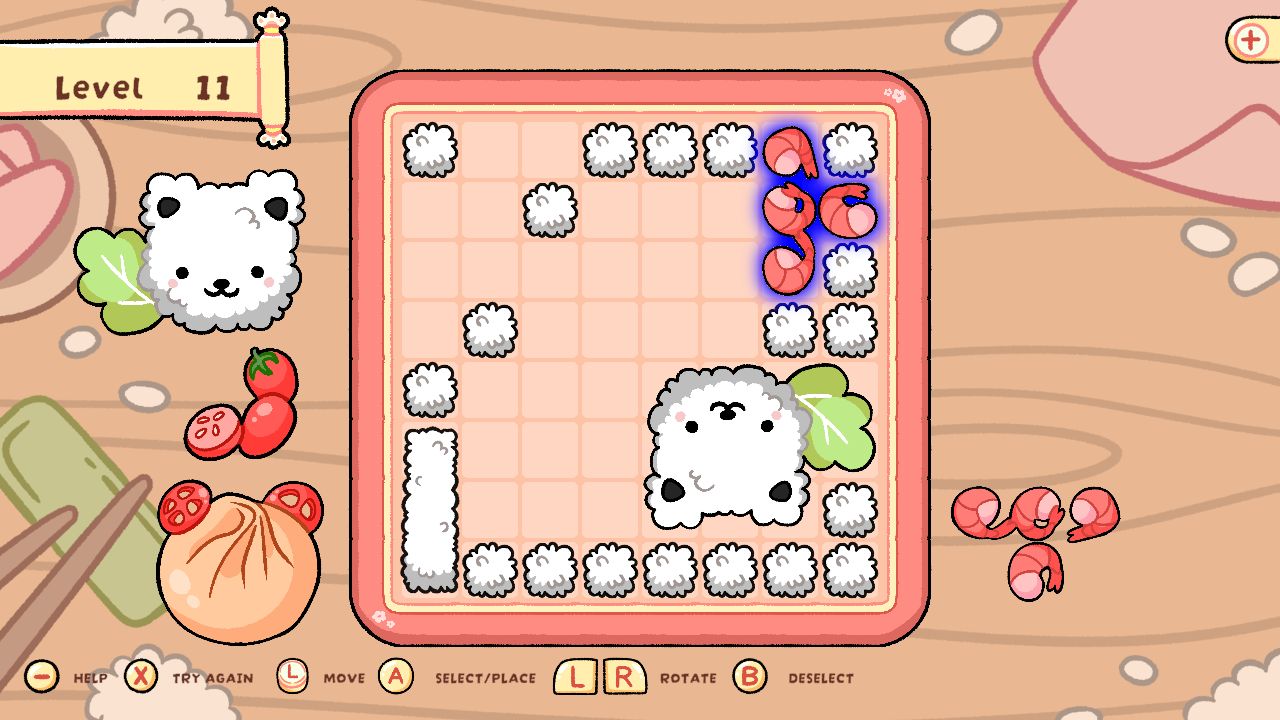Click the Help minus-button icon
Image resolution: width=1280 pixels, height=720 pixels.
pos(40,676)
